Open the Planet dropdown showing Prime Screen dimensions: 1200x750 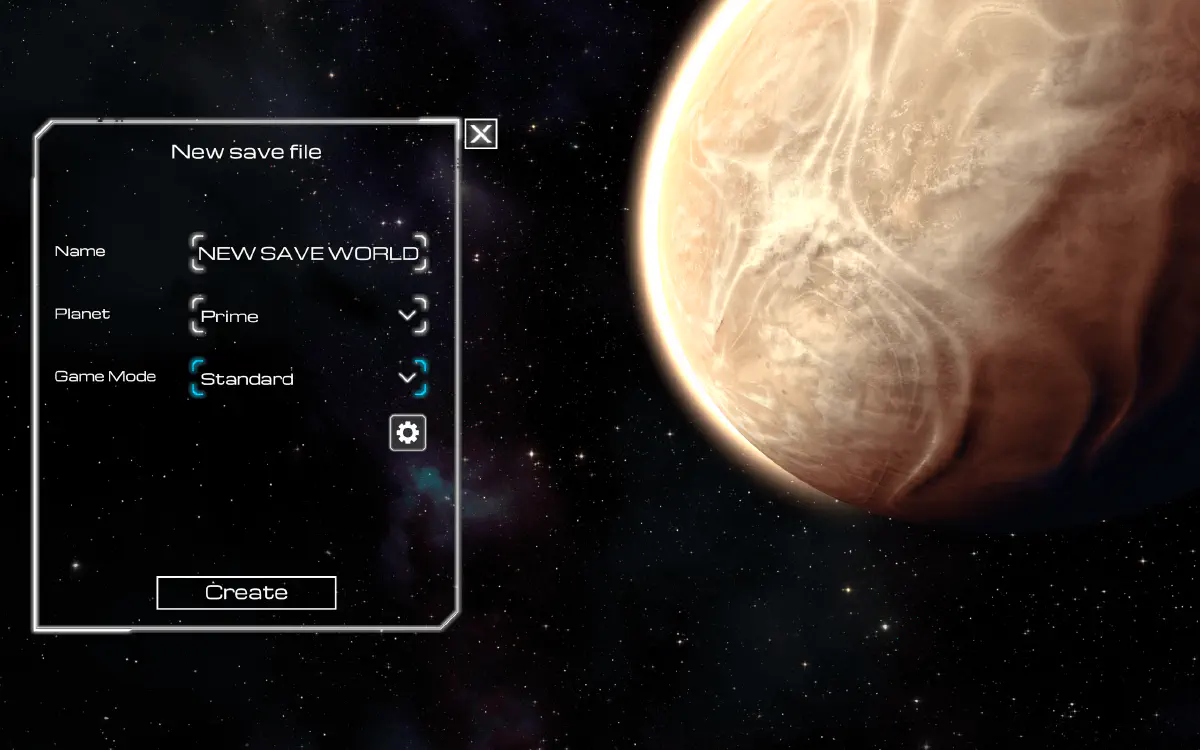click(308, 316)
